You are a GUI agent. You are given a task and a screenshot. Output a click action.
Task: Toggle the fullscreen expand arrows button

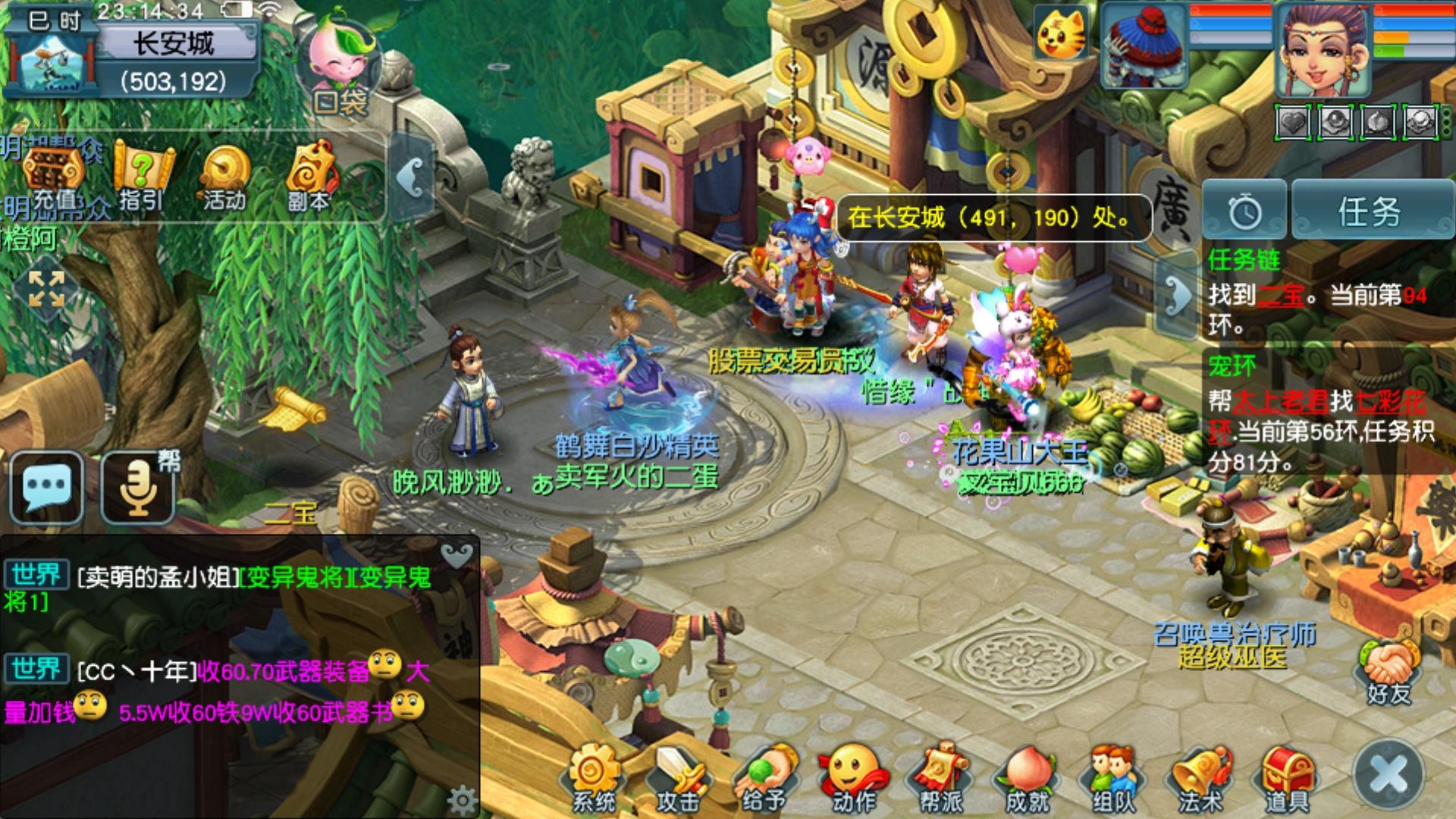[46, 289]
